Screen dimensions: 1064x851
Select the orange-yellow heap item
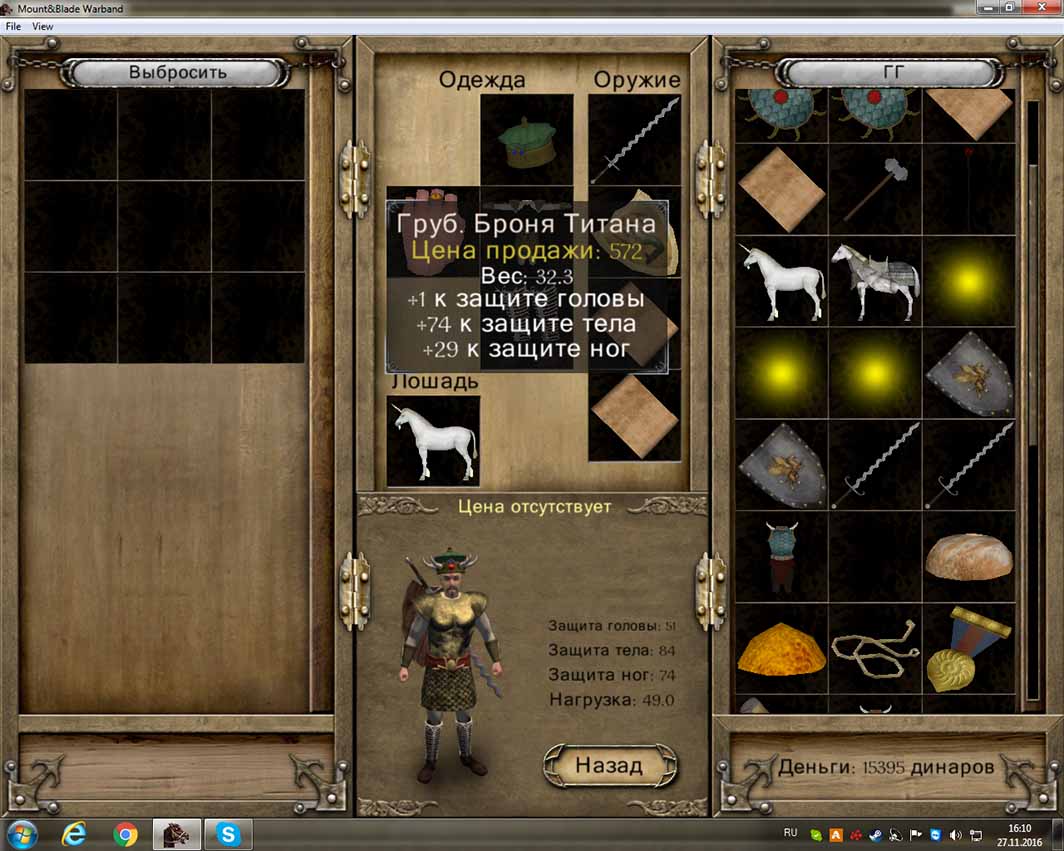point(782,649)
